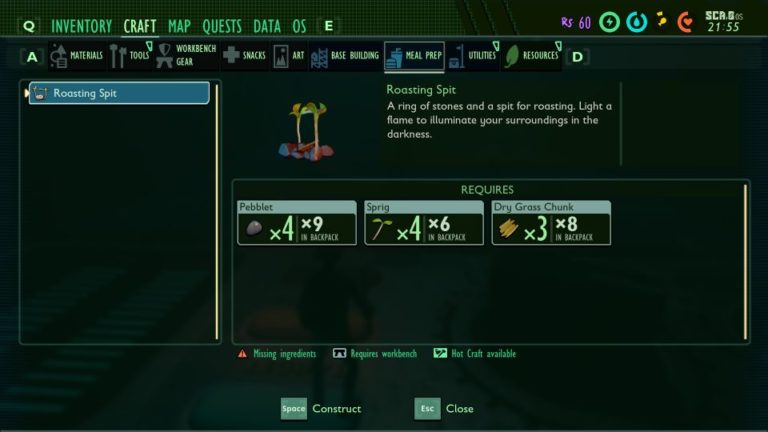
Task: Click the Pebblet ingredient requirement
Action: tap(296, 223)
